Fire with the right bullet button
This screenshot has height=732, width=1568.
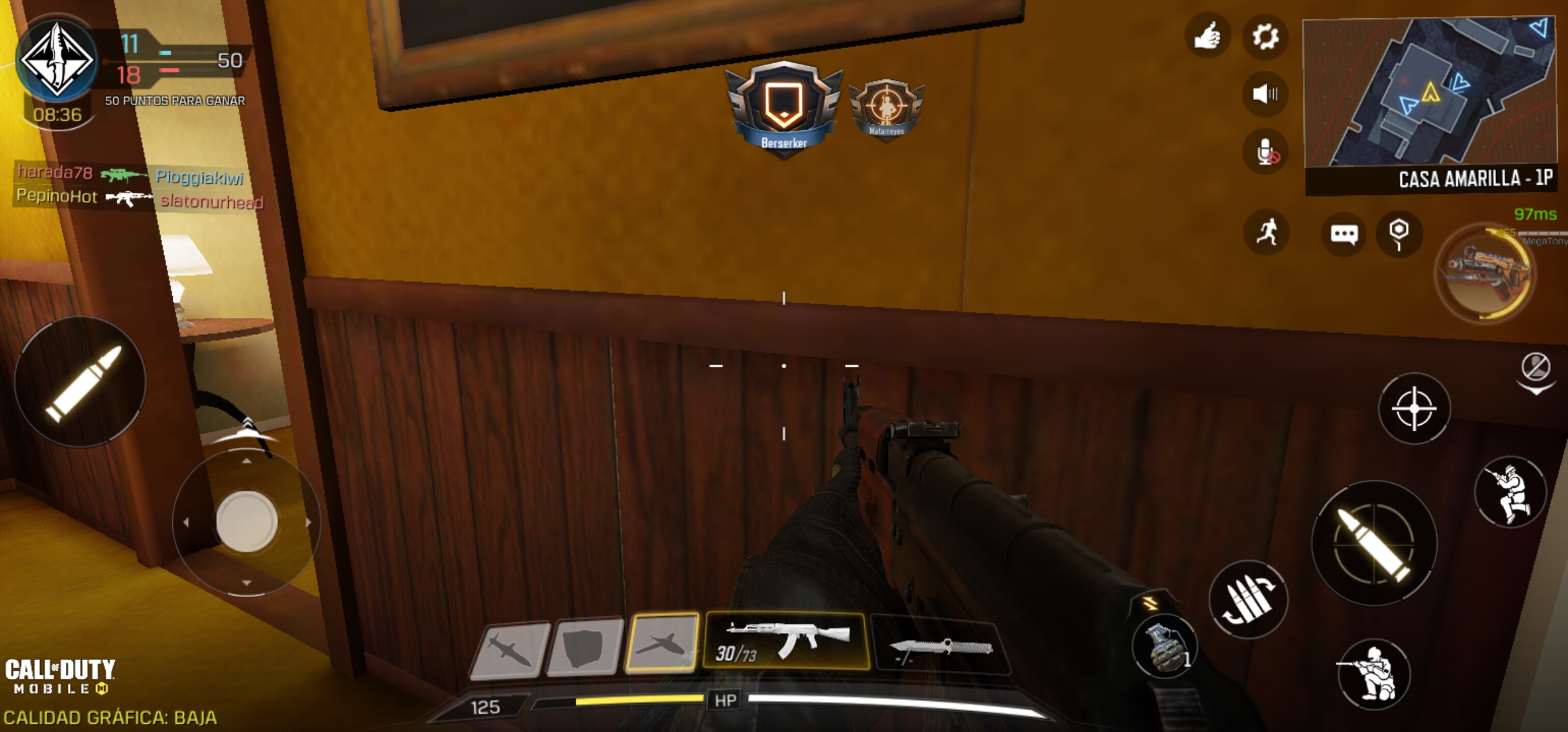(1374, 543)
